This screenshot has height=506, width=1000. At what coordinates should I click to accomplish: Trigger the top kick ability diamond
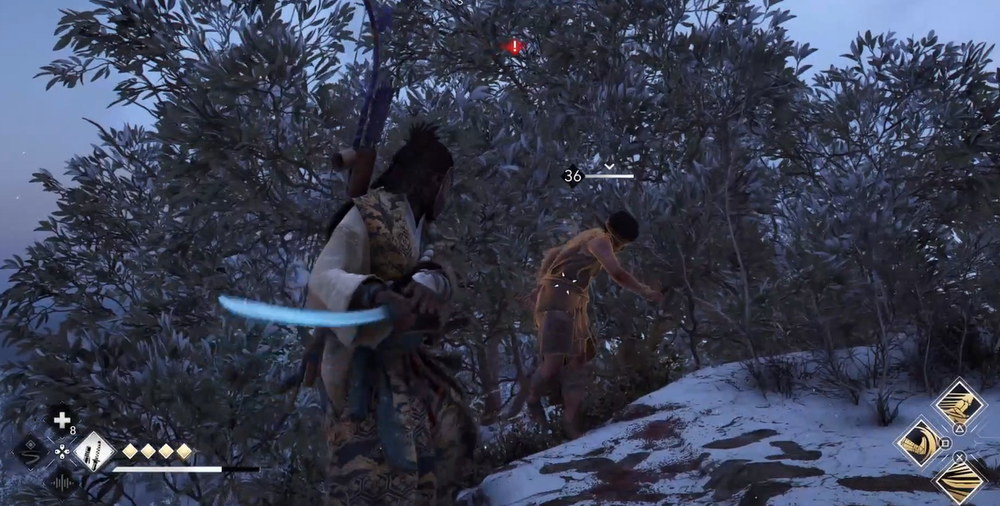[959, 403]
